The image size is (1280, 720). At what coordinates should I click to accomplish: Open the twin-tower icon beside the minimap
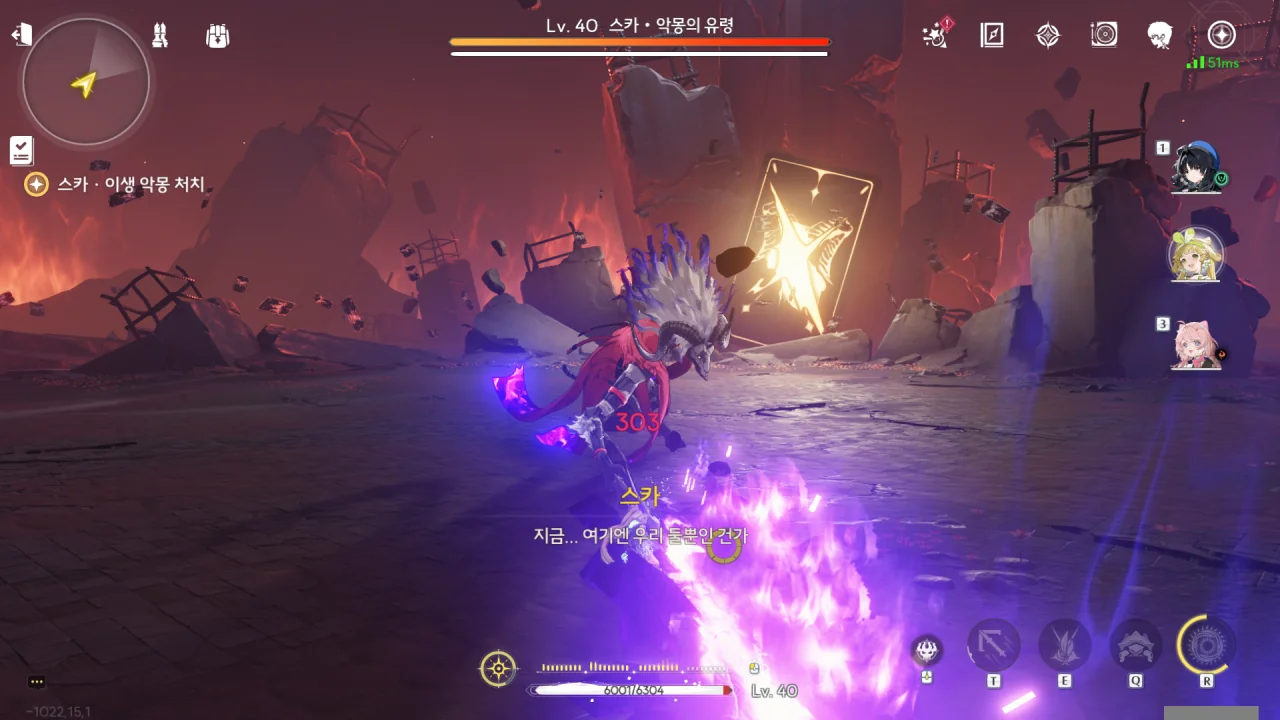coord(159,36)
